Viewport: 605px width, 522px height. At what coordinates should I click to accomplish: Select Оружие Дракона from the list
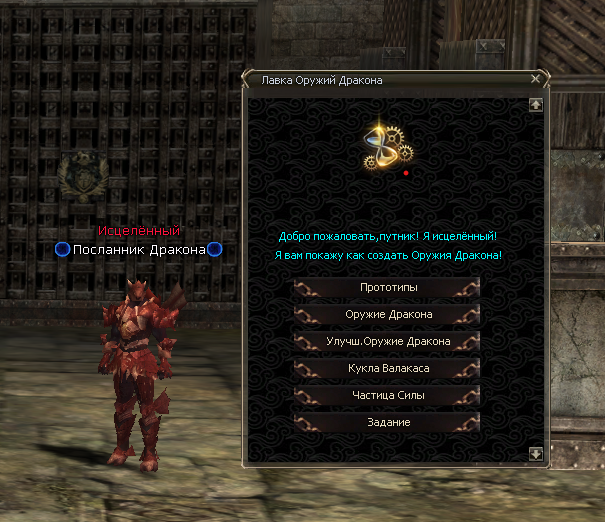(x=387, y=315)
